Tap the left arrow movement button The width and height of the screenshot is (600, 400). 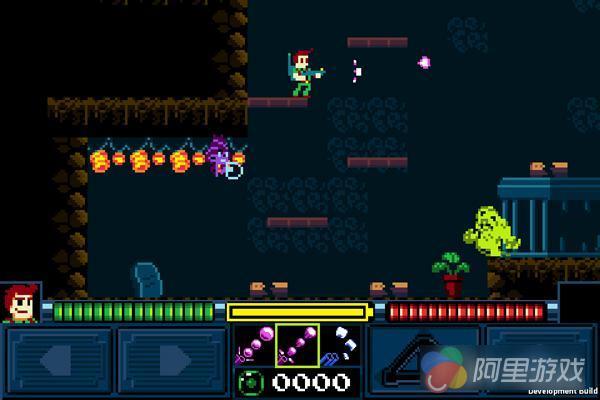point(58,361)
